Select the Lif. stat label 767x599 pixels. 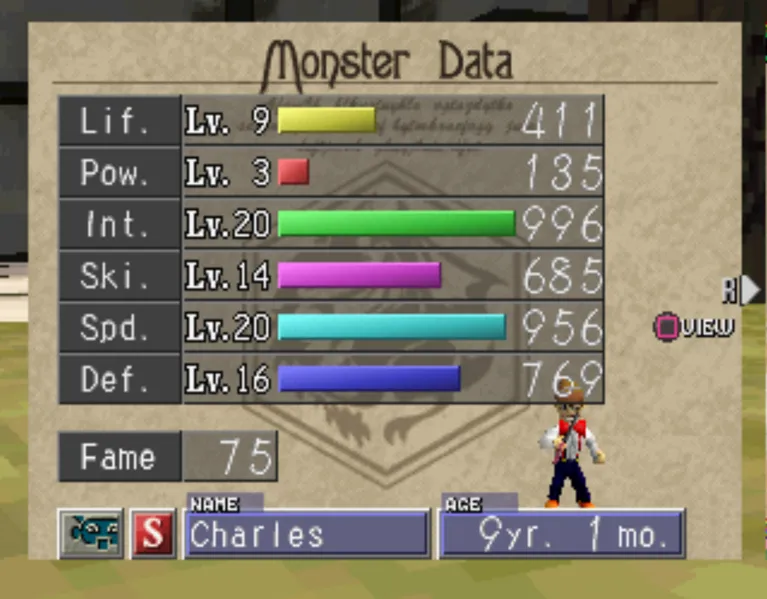pyautogui.click(x=119, y=122)
